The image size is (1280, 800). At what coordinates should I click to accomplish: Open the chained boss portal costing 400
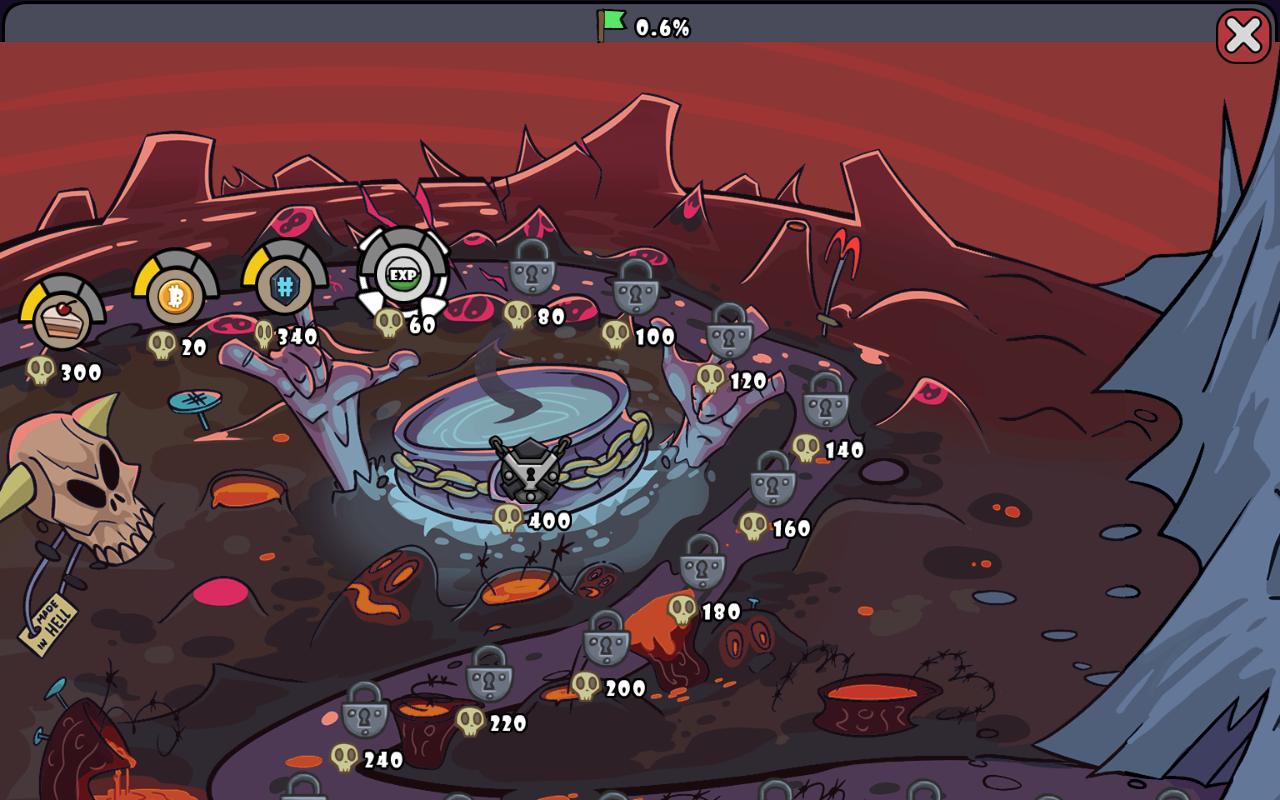pos(530,470)
